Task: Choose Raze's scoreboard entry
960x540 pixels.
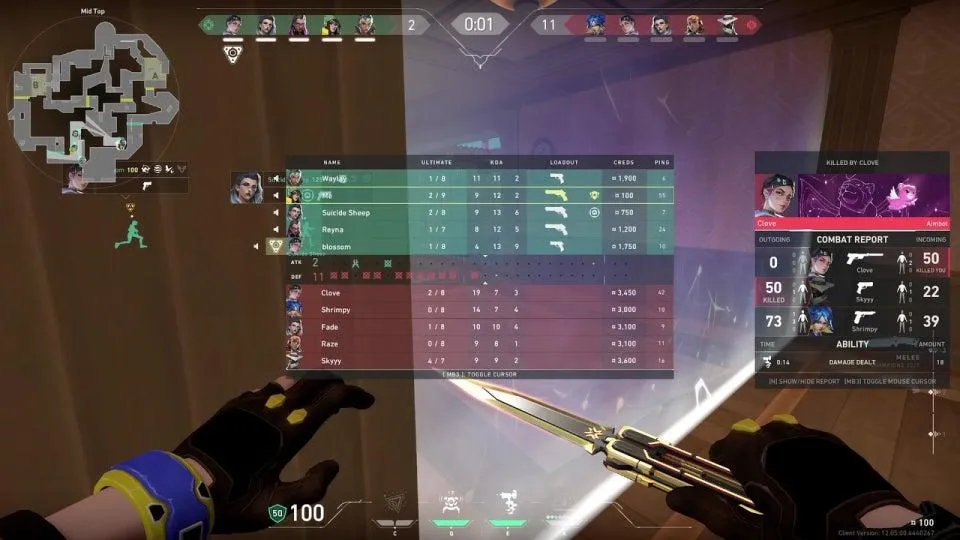Action: point(480,344)
